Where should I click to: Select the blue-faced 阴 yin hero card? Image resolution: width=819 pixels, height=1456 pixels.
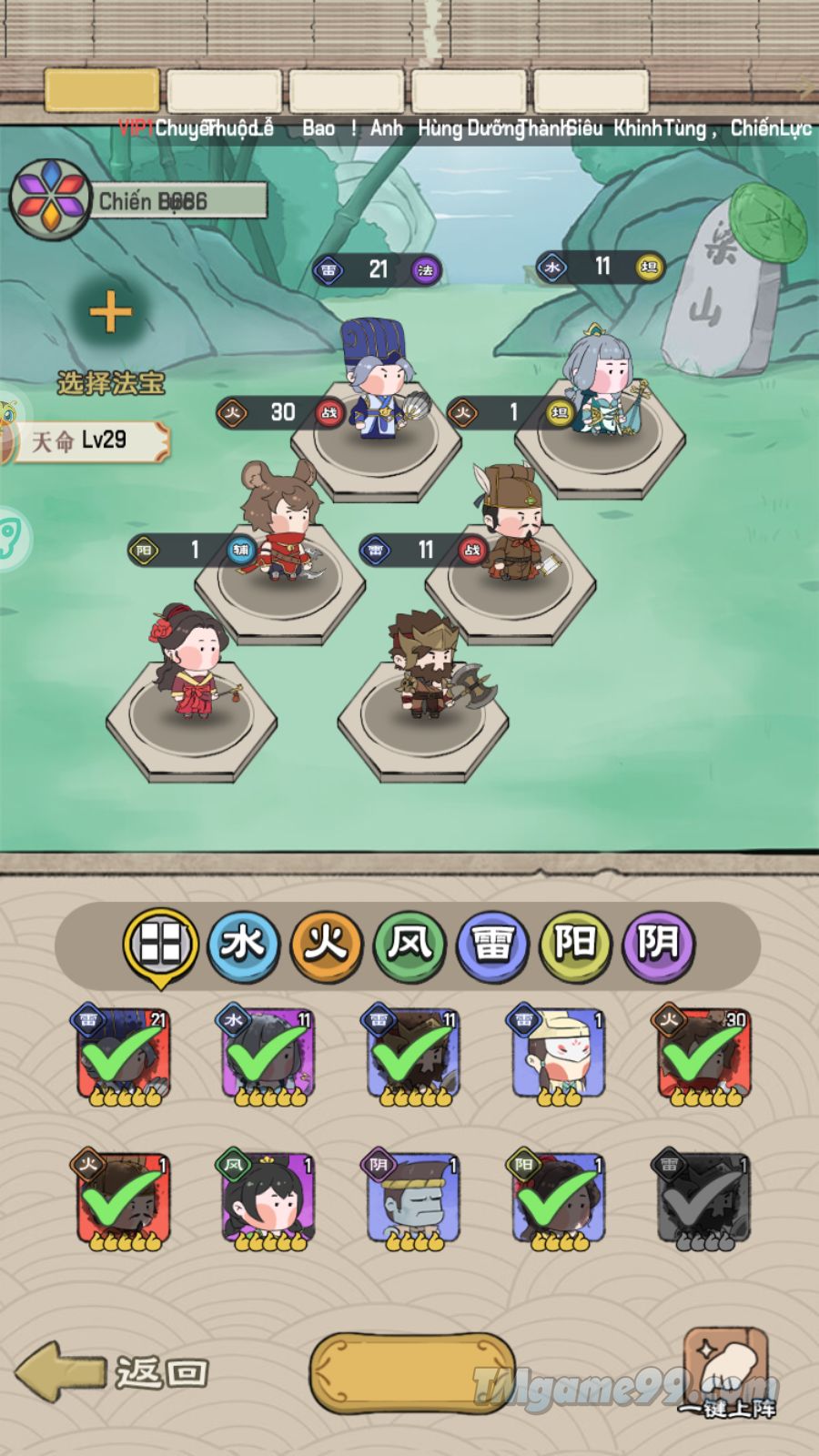413,1201
